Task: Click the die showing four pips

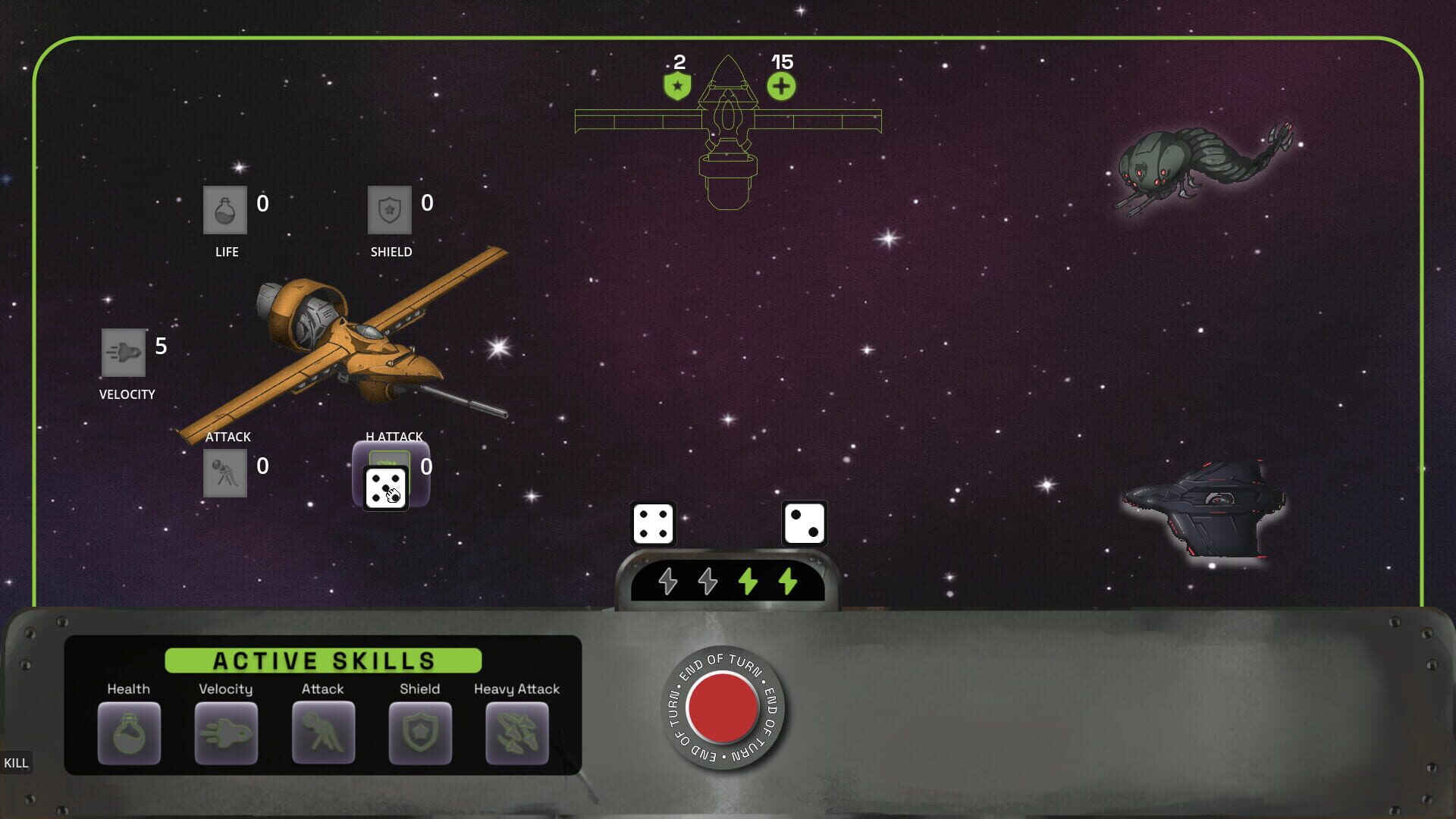Action: click(652, 522)
